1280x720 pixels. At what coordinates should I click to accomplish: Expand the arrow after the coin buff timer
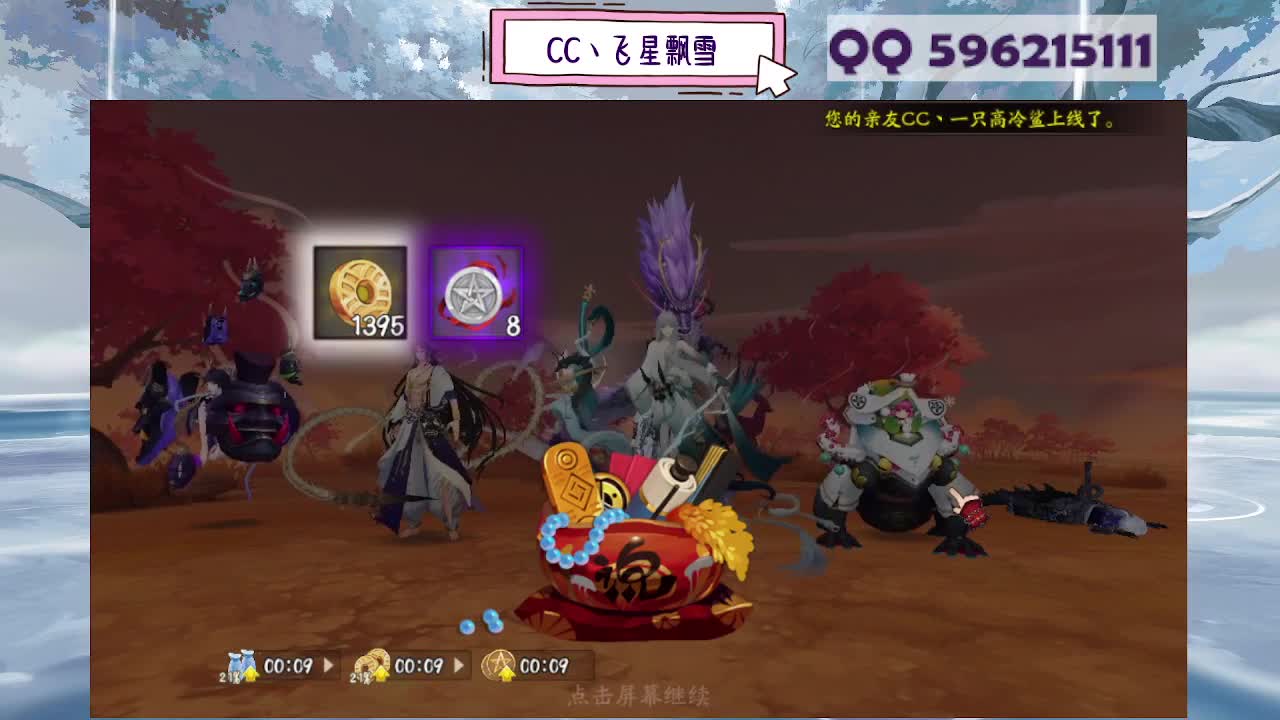point(459,662)
